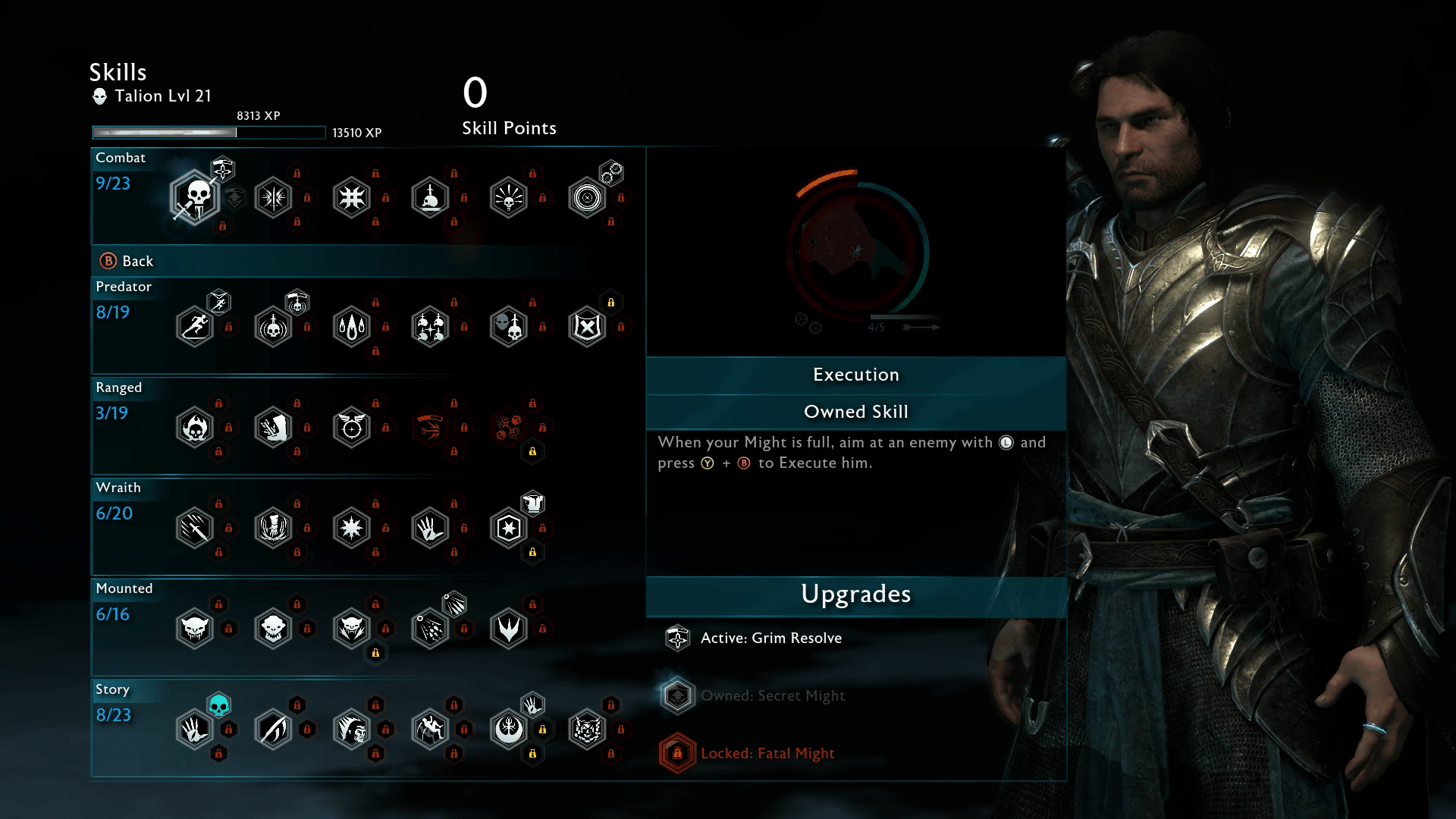This screenshot has height=819, width=1456.
Task: Expand the Combat skill category header
Action: 121,158
